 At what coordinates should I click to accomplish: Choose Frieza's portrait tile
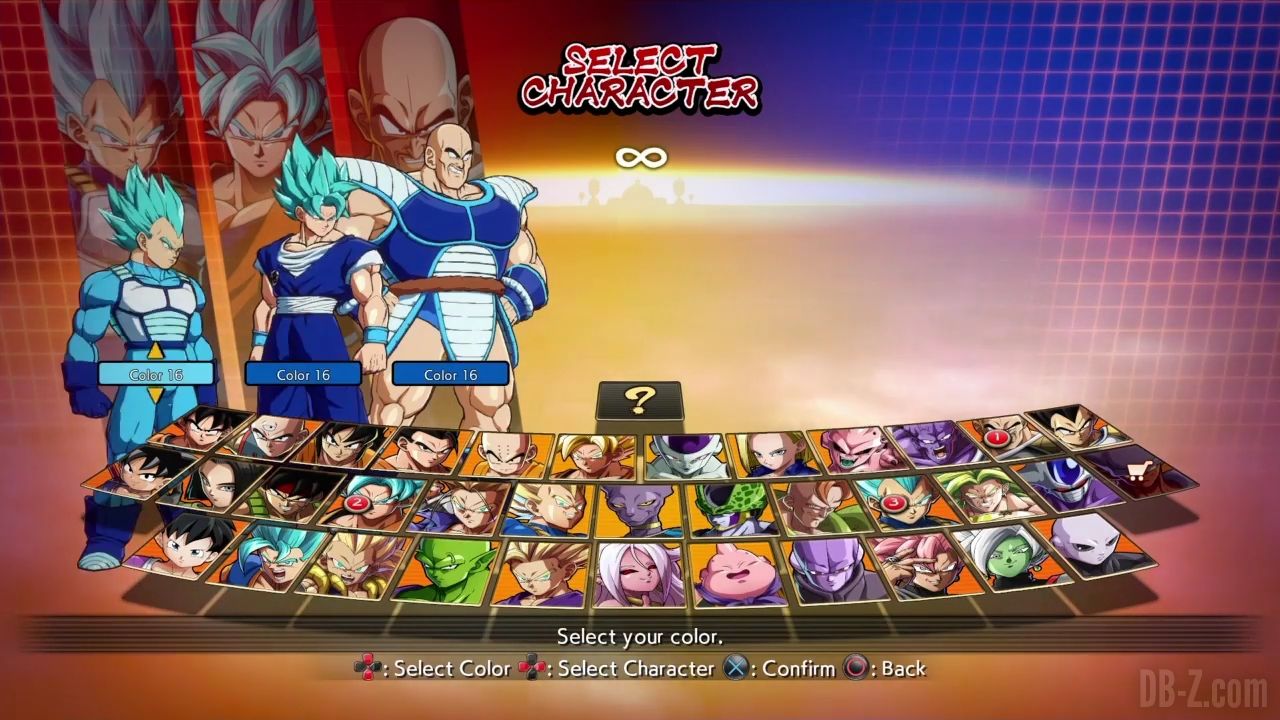[x=687, y=455]
